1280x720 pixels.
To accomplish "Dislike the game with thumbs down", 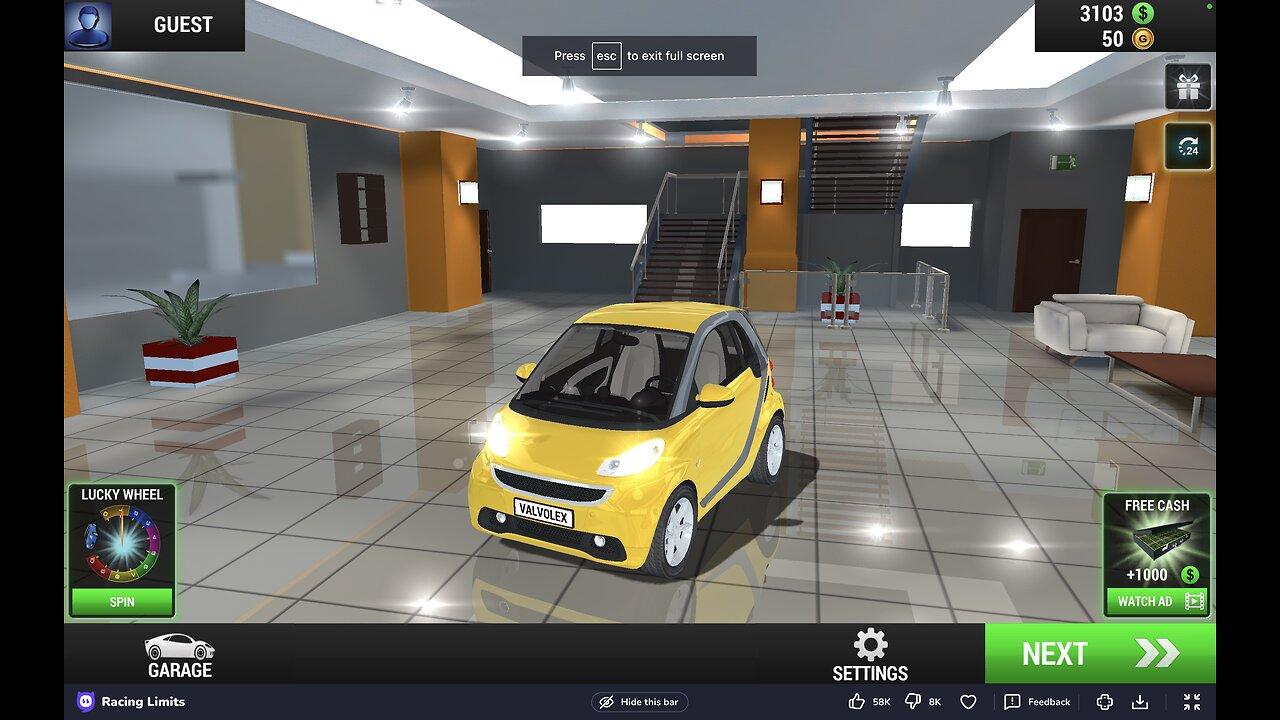I will [x=913, y=702].
